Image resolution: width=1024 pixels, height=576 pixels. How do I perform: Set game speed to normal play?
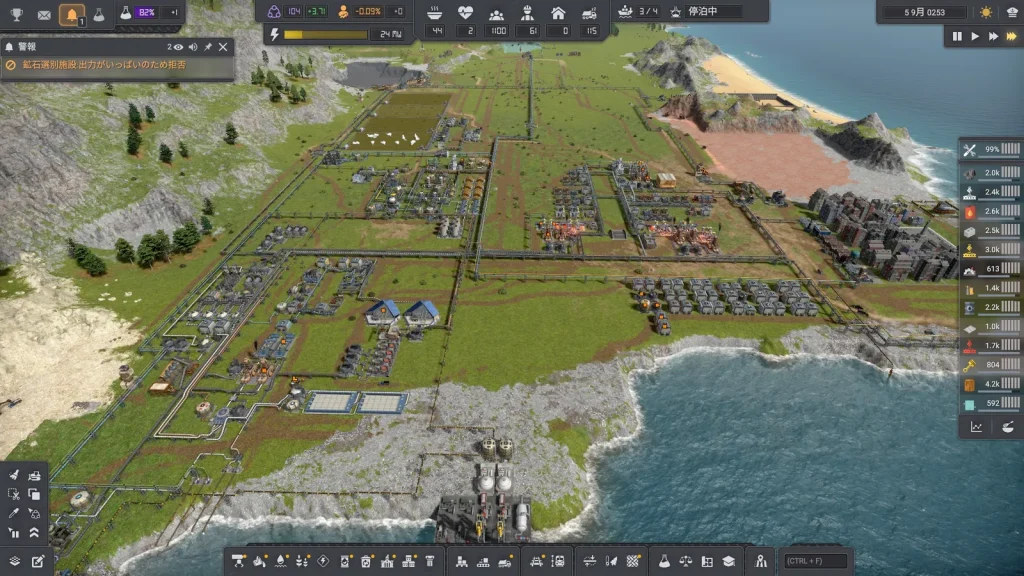point(975,36)
